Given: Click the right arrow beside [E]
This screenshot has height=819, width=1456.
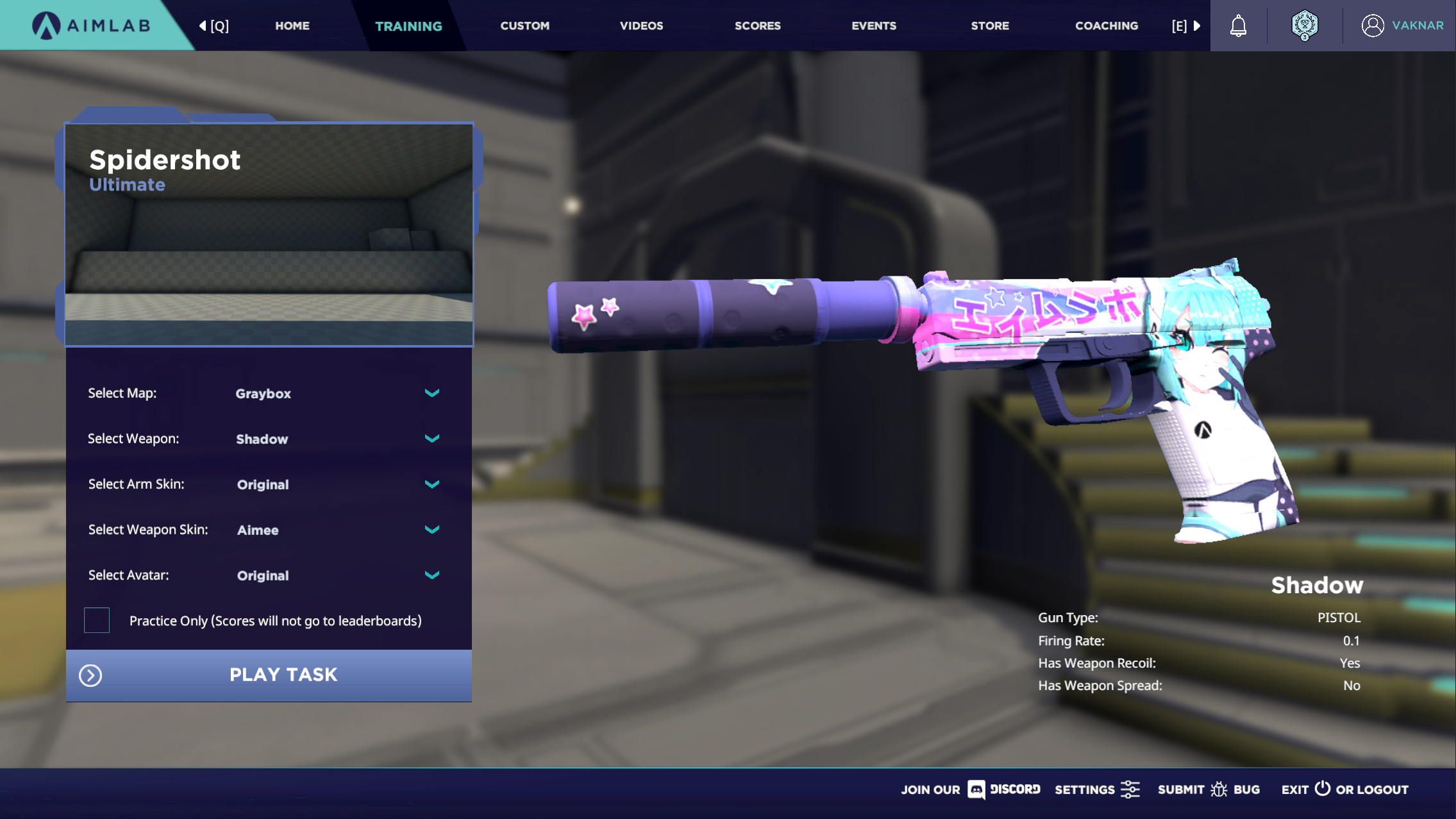Looking at the screenshot, I should tap(1197, 26).
